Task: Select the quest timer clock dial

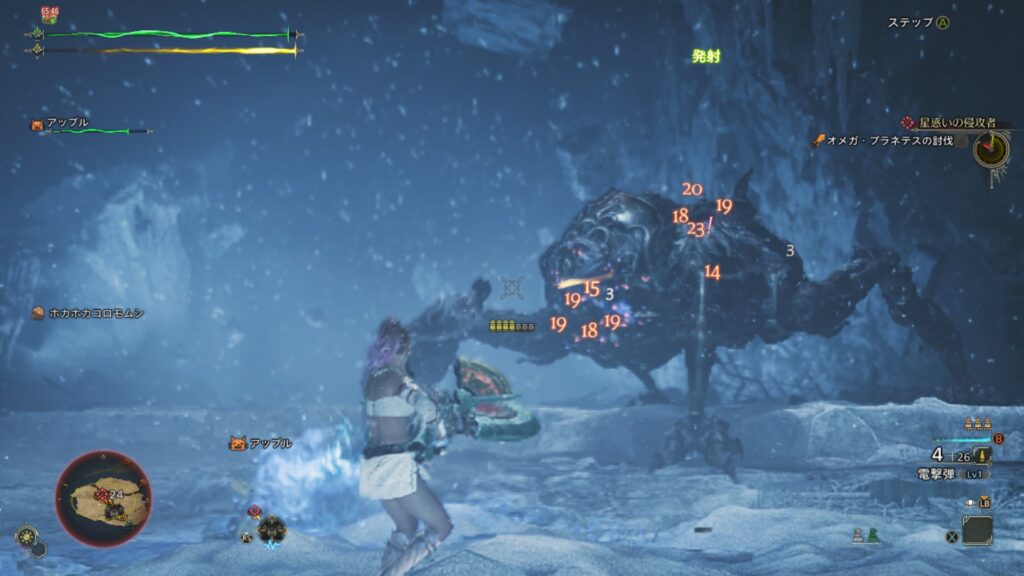Action: (992, 149)
